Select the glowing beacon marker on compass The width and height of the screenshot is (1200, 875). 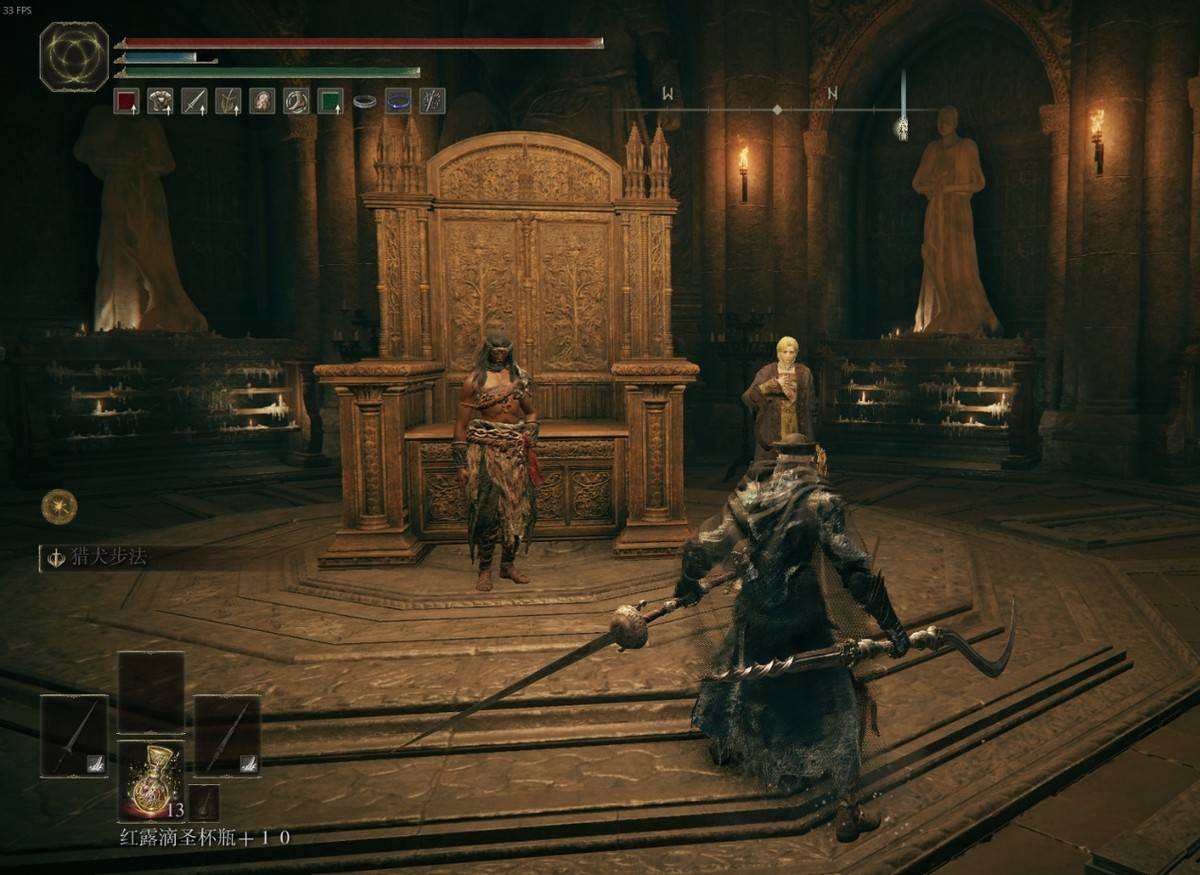pyautogui.click(x=902, y=126)
